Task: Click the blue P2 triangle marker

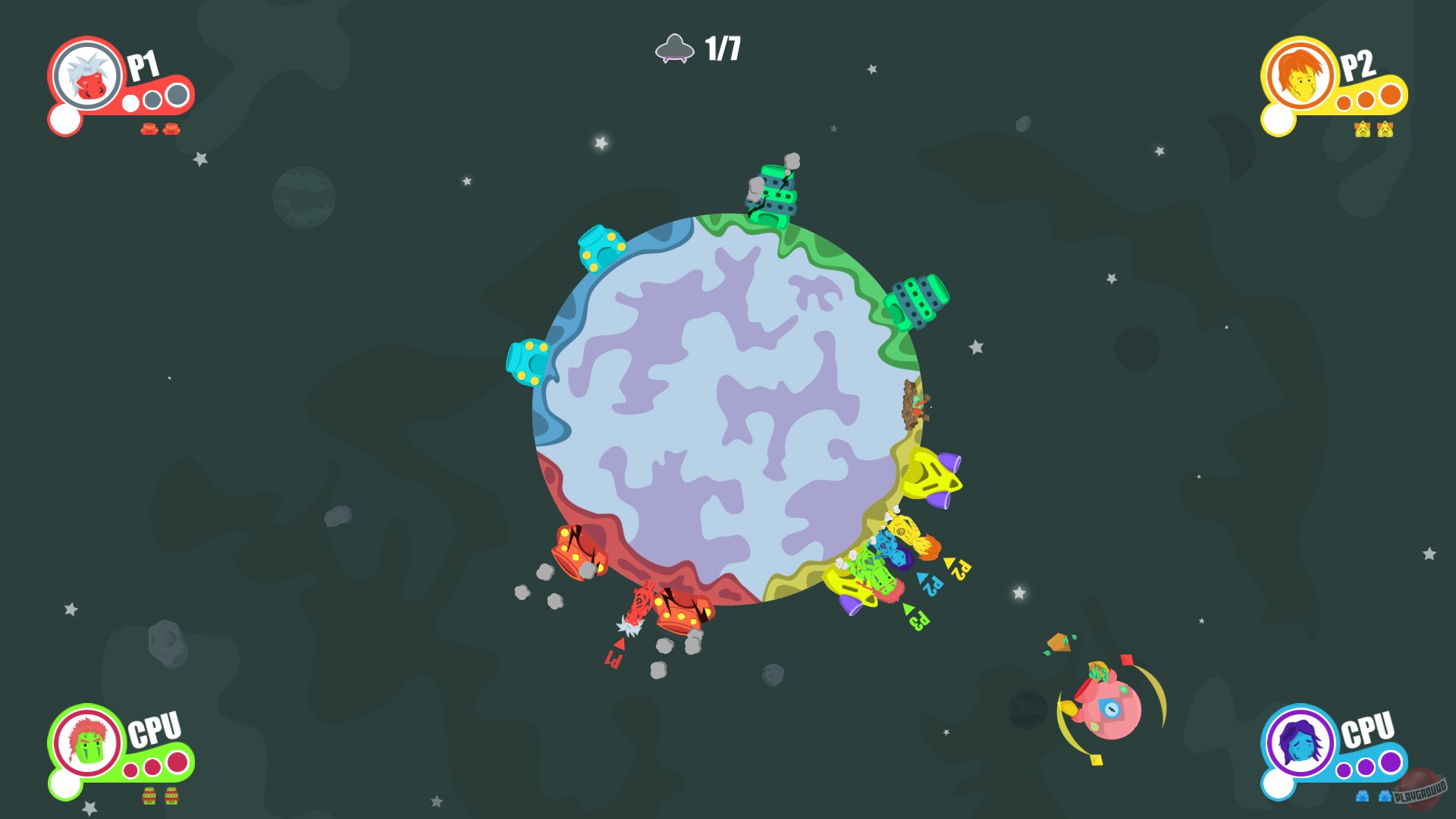Action: pyautogui.click(x=921, y=579)
